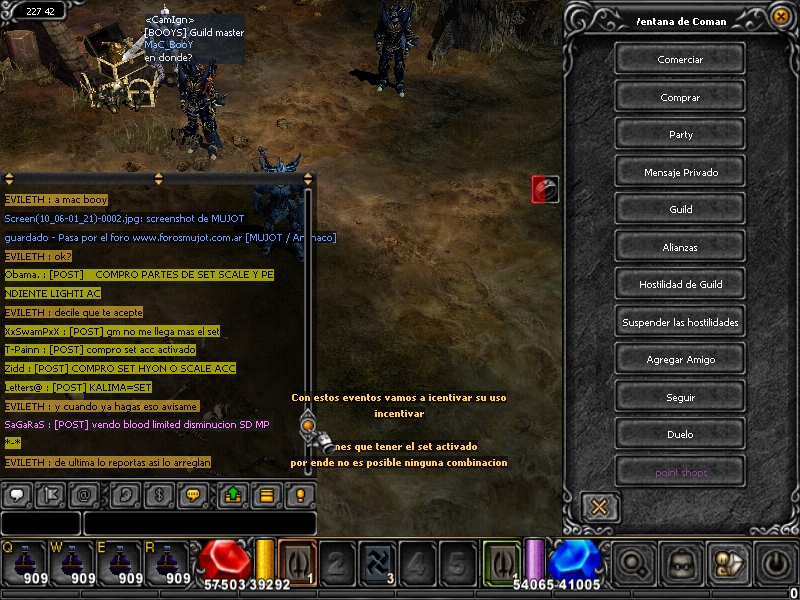This screenshot has height=600, width=800.
Task: Choose Comerciar in the command window
Action: coord(680,59)
